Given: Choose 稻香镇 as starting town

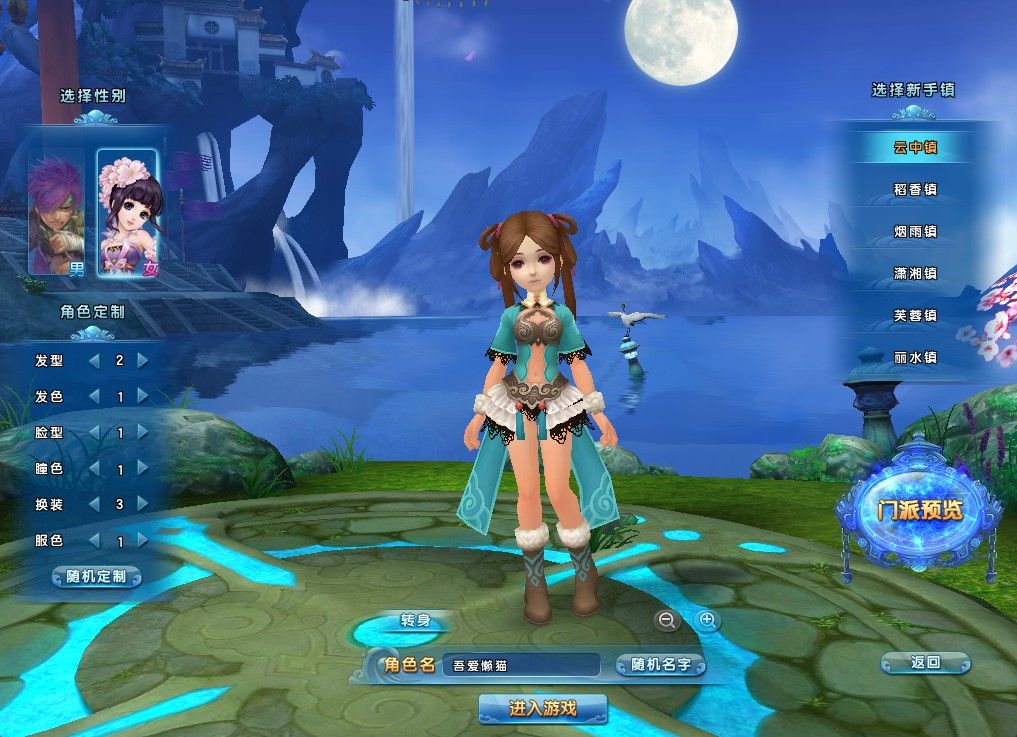Looking at the screenshot, I should pos(915,190).
